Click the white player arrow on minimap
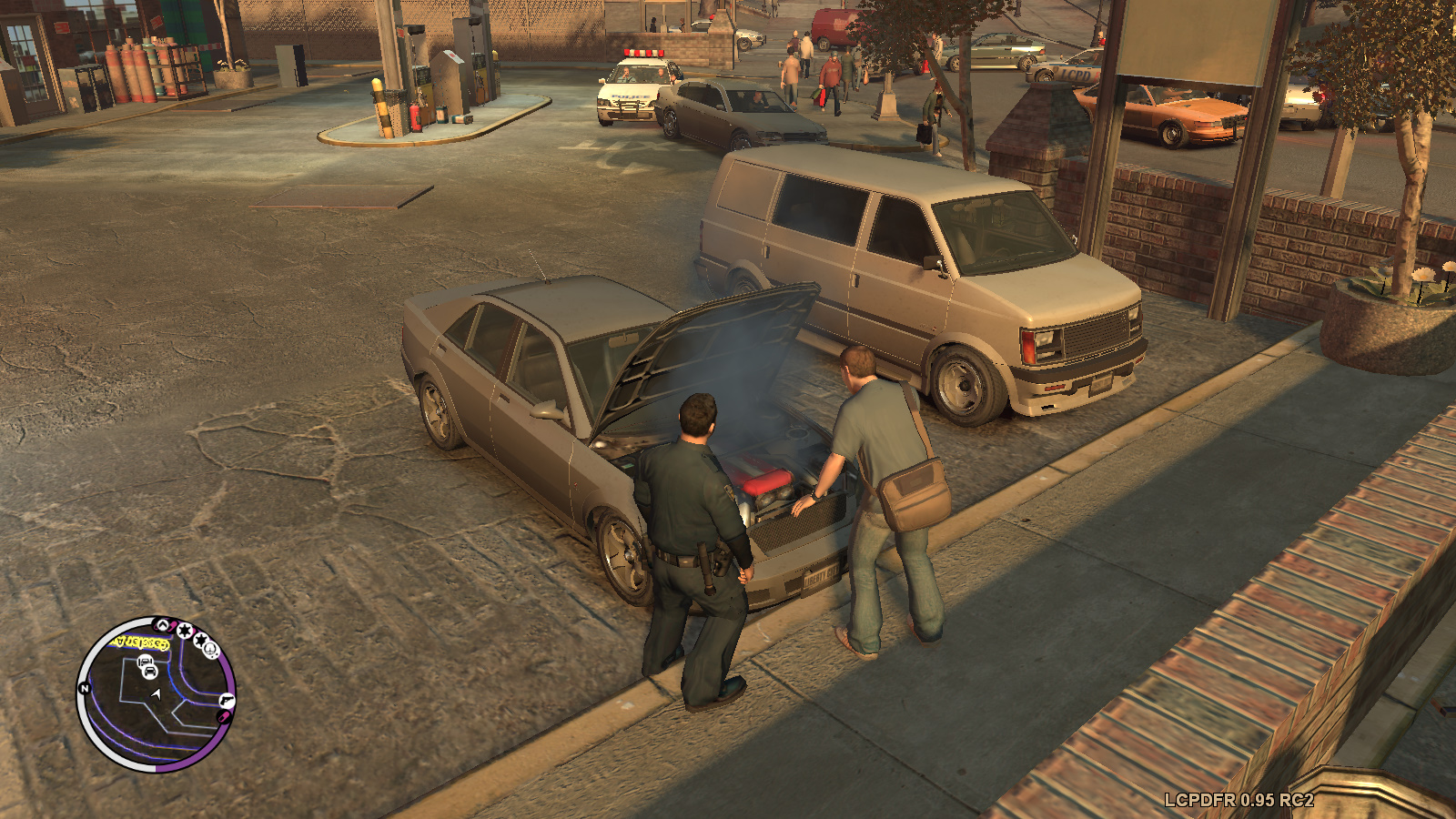This screenshot has width=1456, height=819. tap(157, 695)
